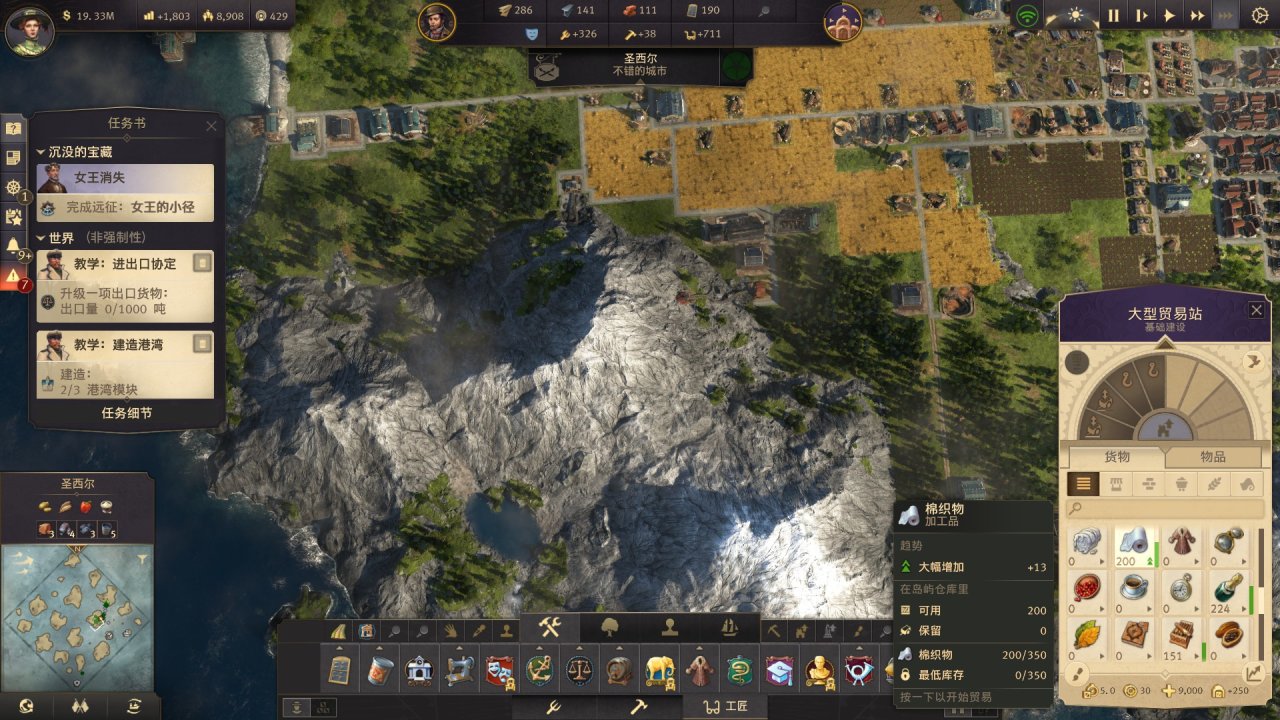
Task: Select the coffee cup goods slot
Action: (x=1134, y=591)
